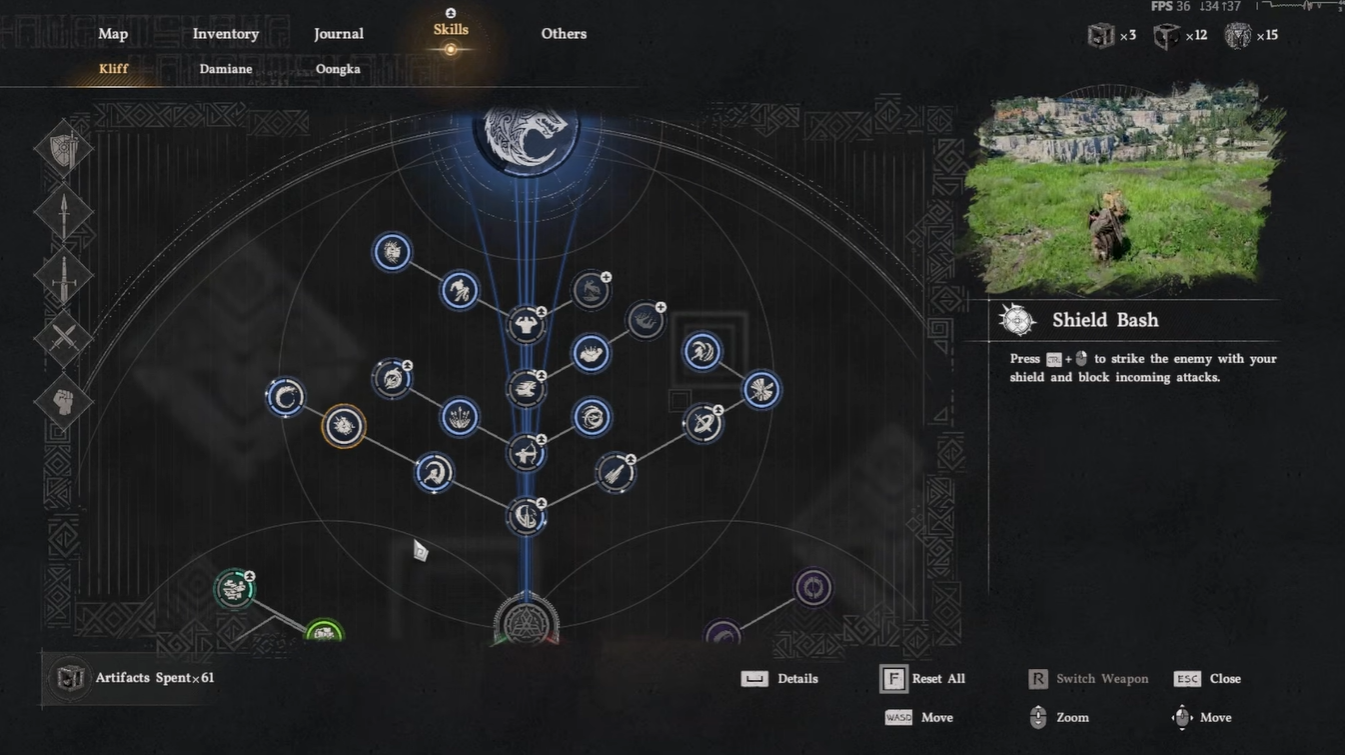The width and height of the screenshot is (1345, 755).
Task: Select the archer bow skill node
Action: (526, 453)
